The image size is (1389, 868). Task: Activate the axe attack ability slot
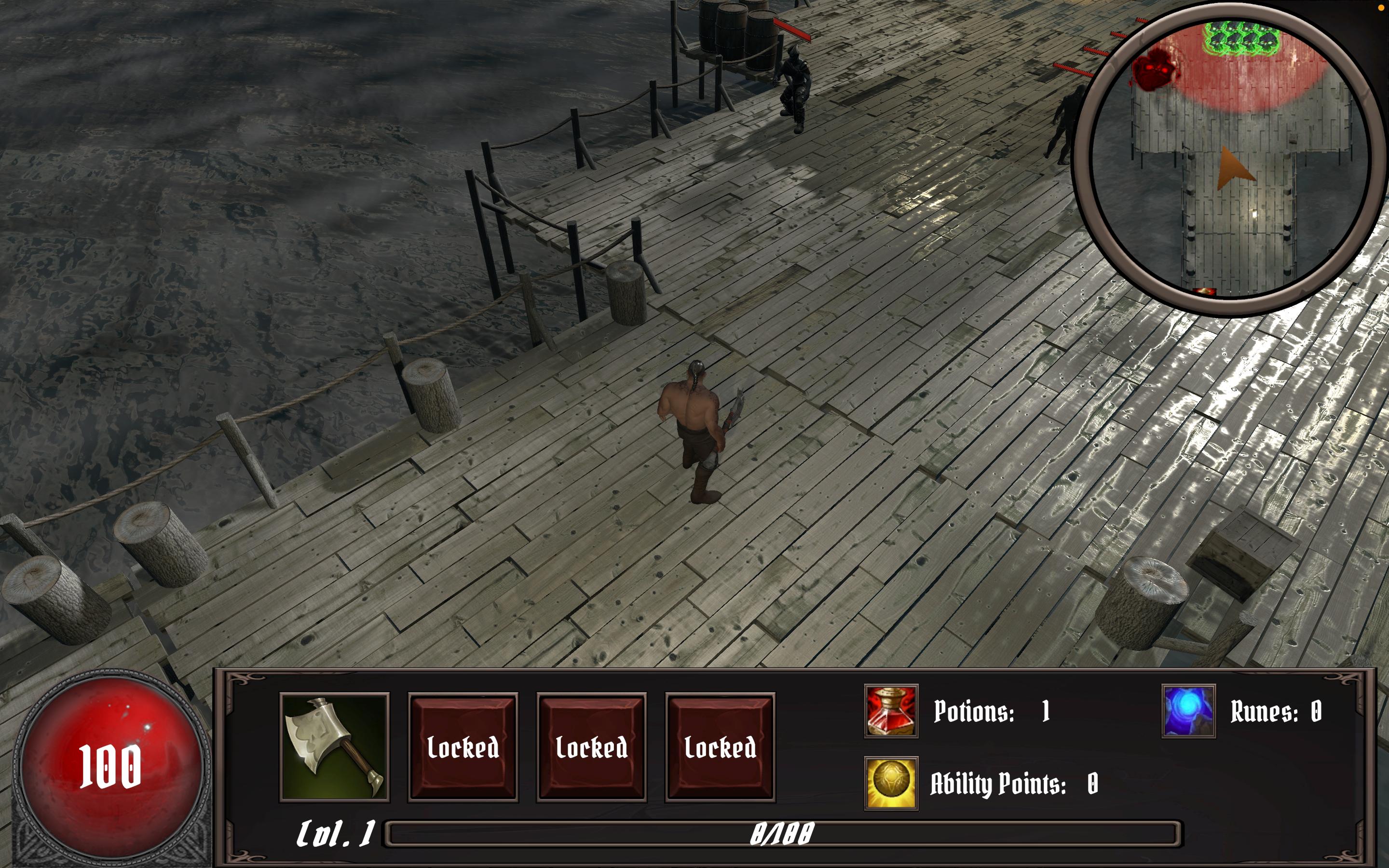tap(334, 746)
